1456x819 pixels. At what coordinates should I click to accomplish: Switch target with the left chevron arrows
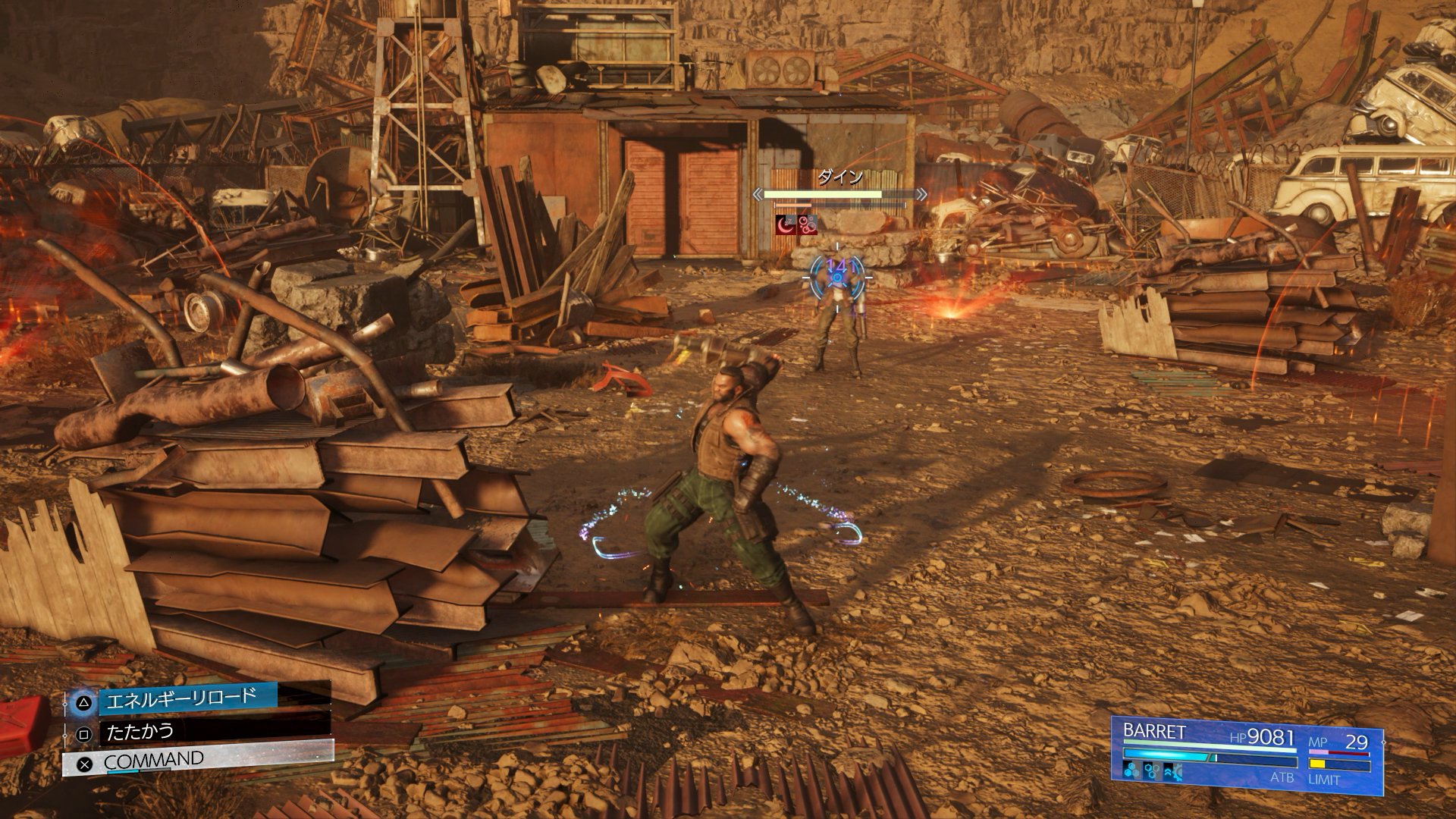click(757, 195)
